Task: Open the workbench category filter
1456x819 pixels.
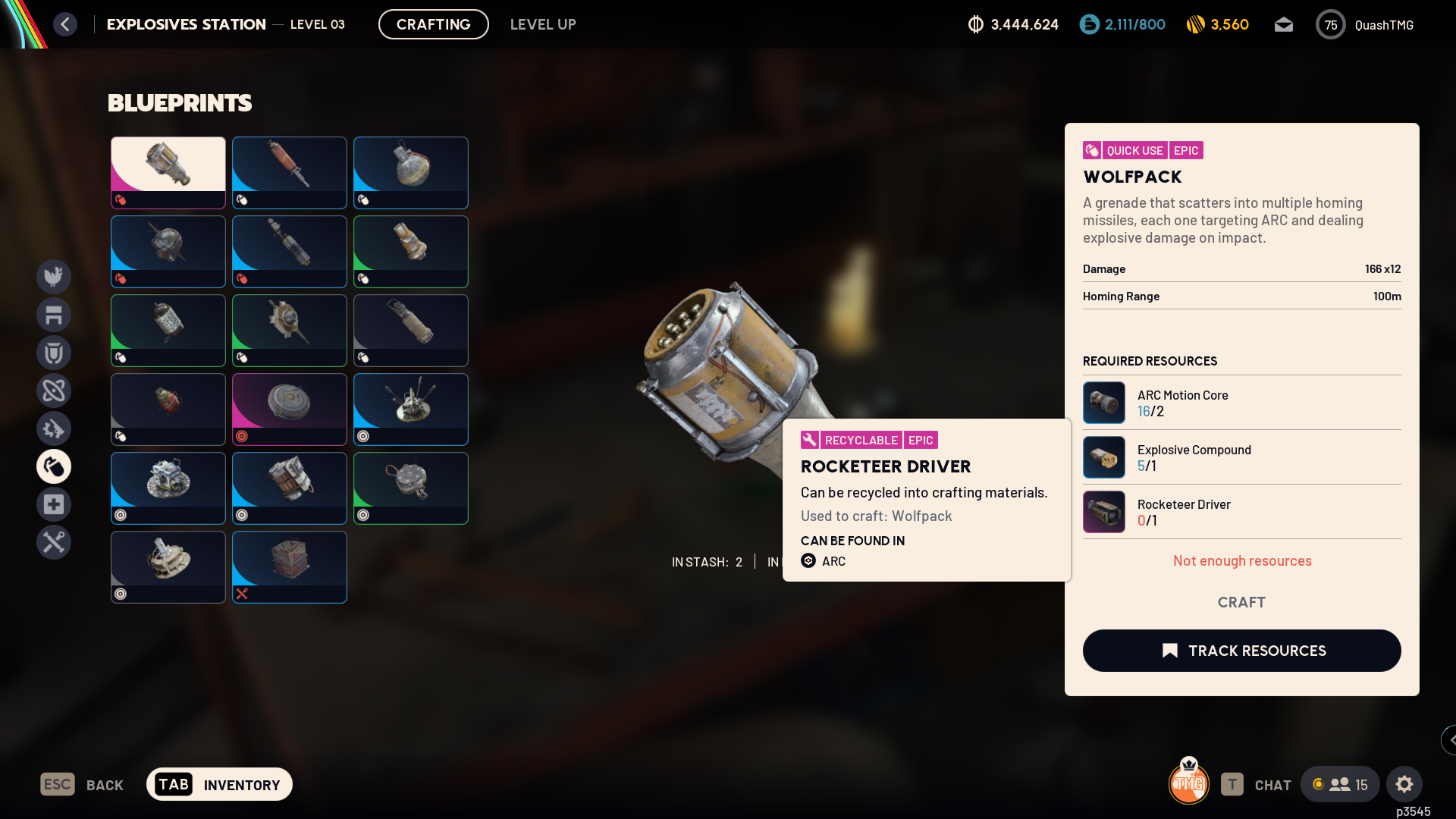Action: (54, 315)
